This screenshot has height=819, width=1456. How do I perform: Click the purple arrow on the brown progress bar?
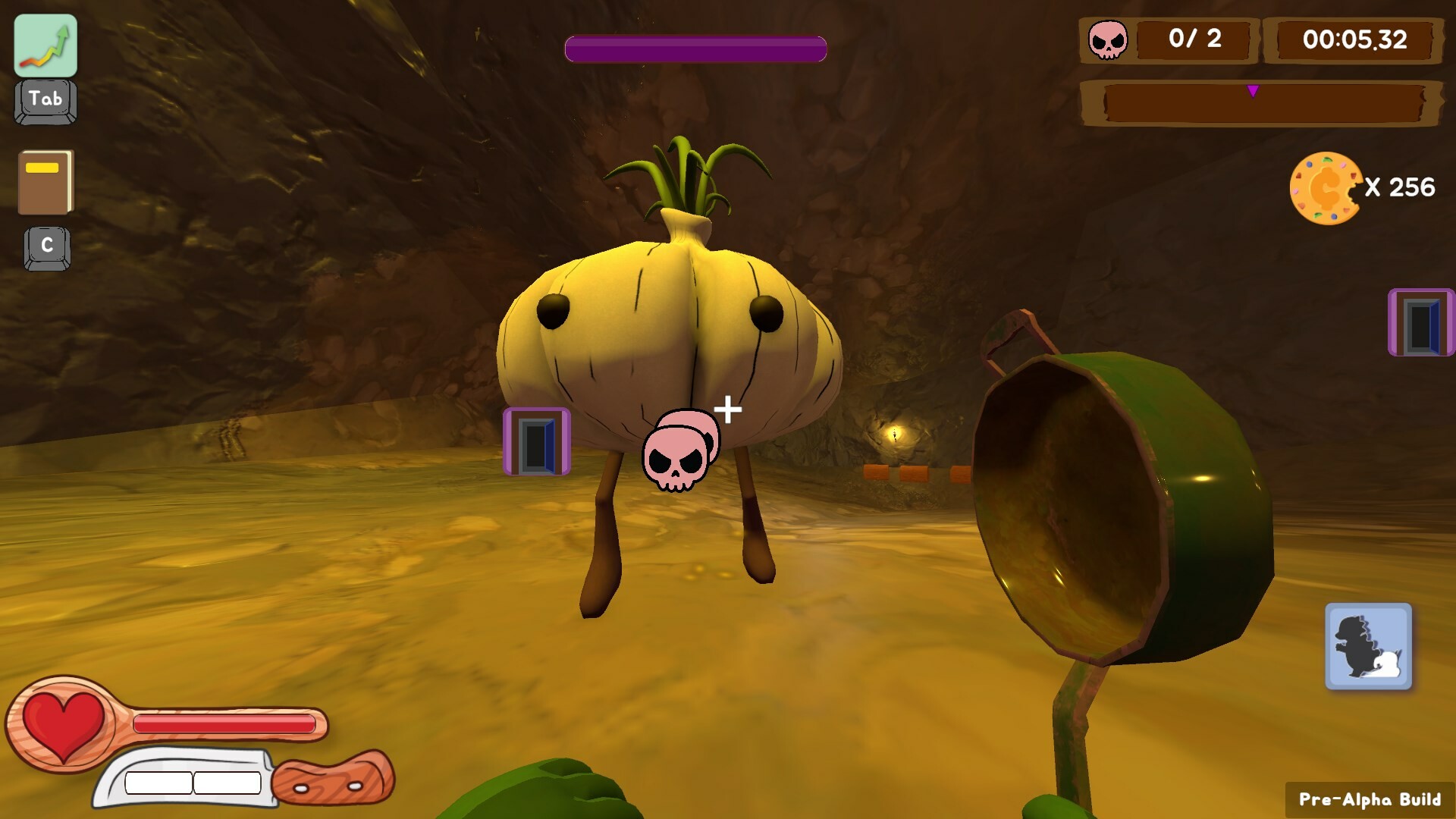1254,89
